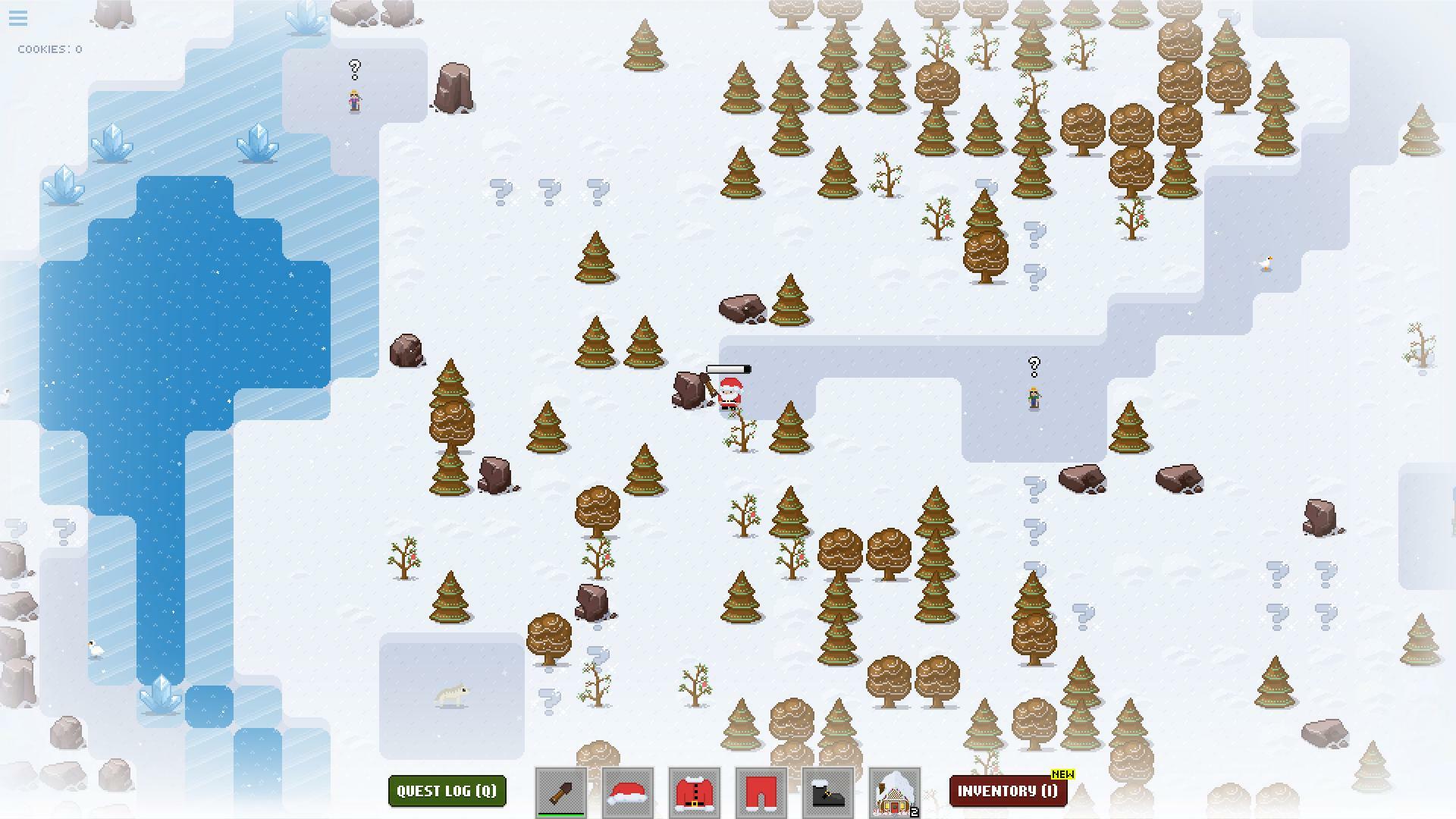
Task: Select the red Santa pants item
Action: [x=761, y=791]
